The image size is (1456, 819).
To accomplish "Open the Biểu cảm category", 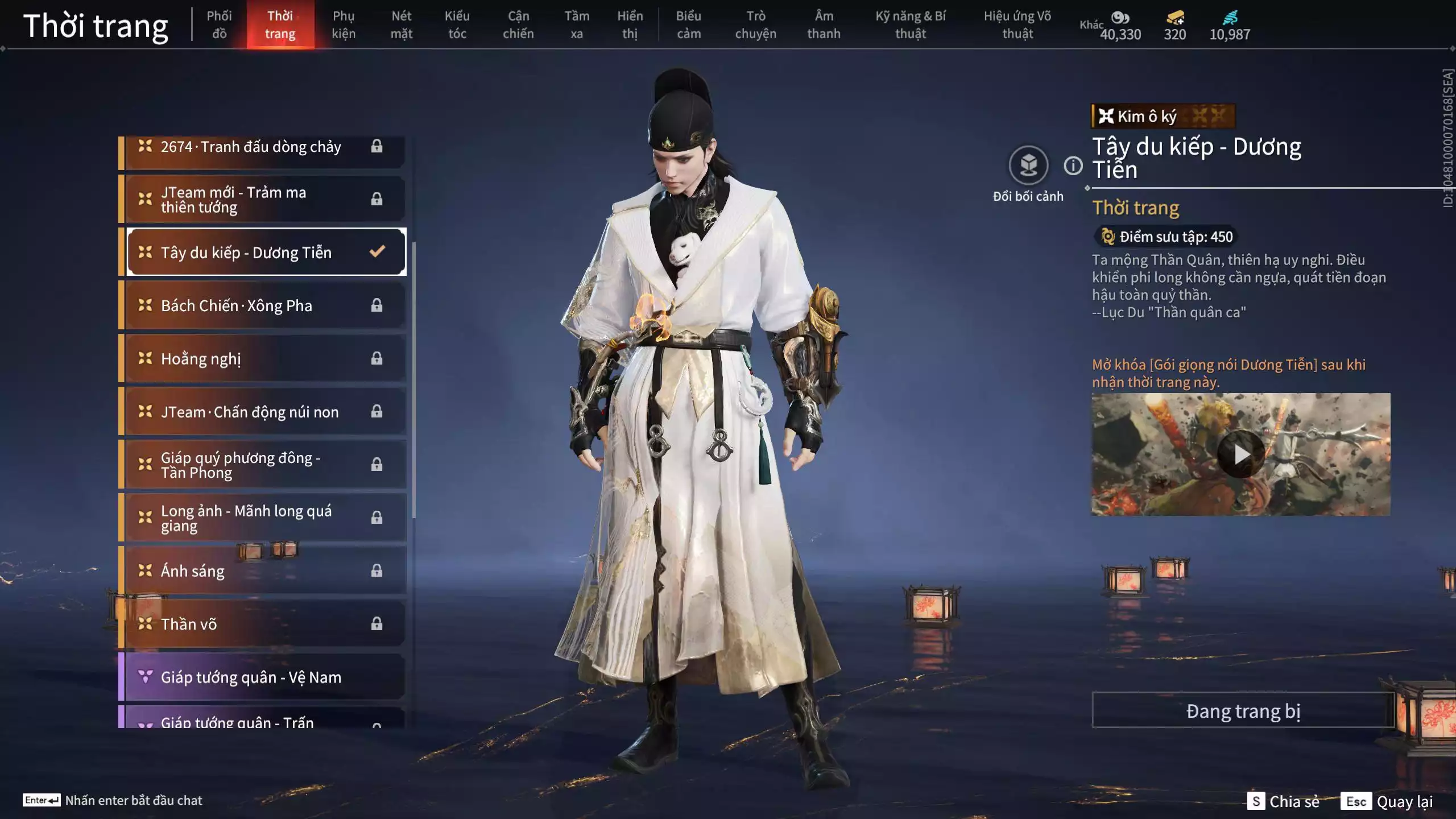I will point(688,24).
